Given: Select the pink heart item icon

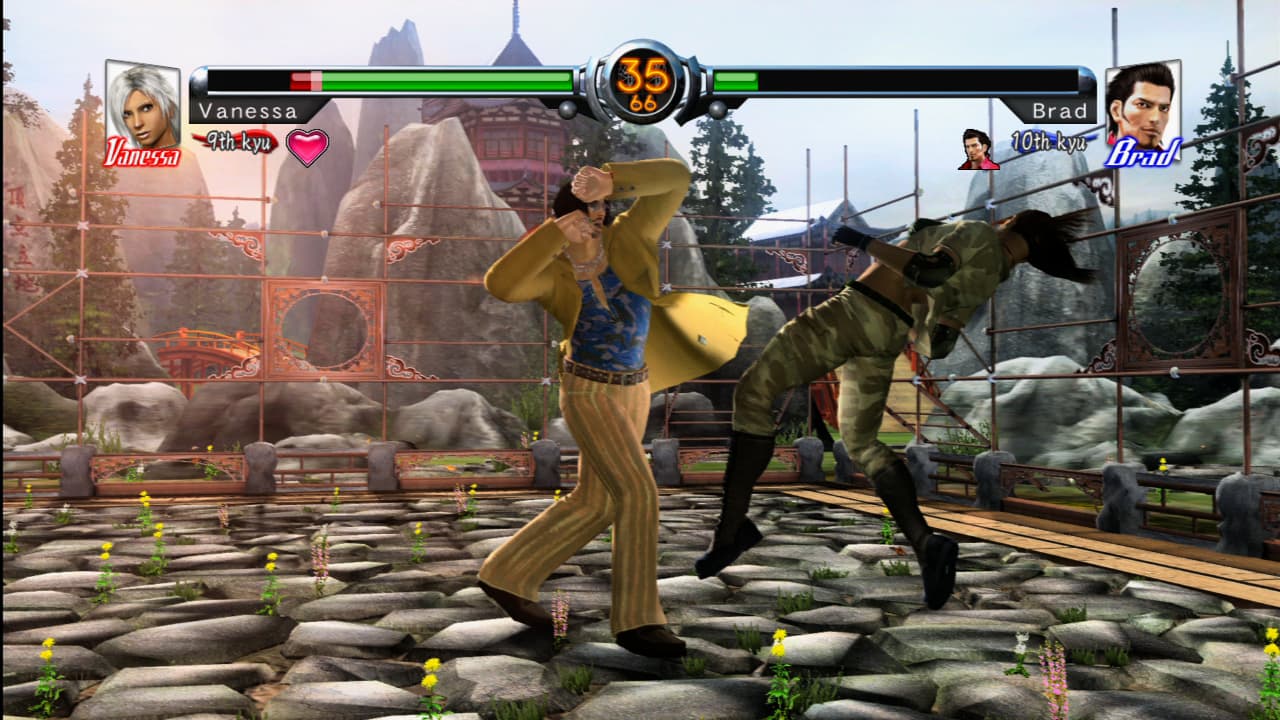Looking at the screenshot, I should point(306,147).
